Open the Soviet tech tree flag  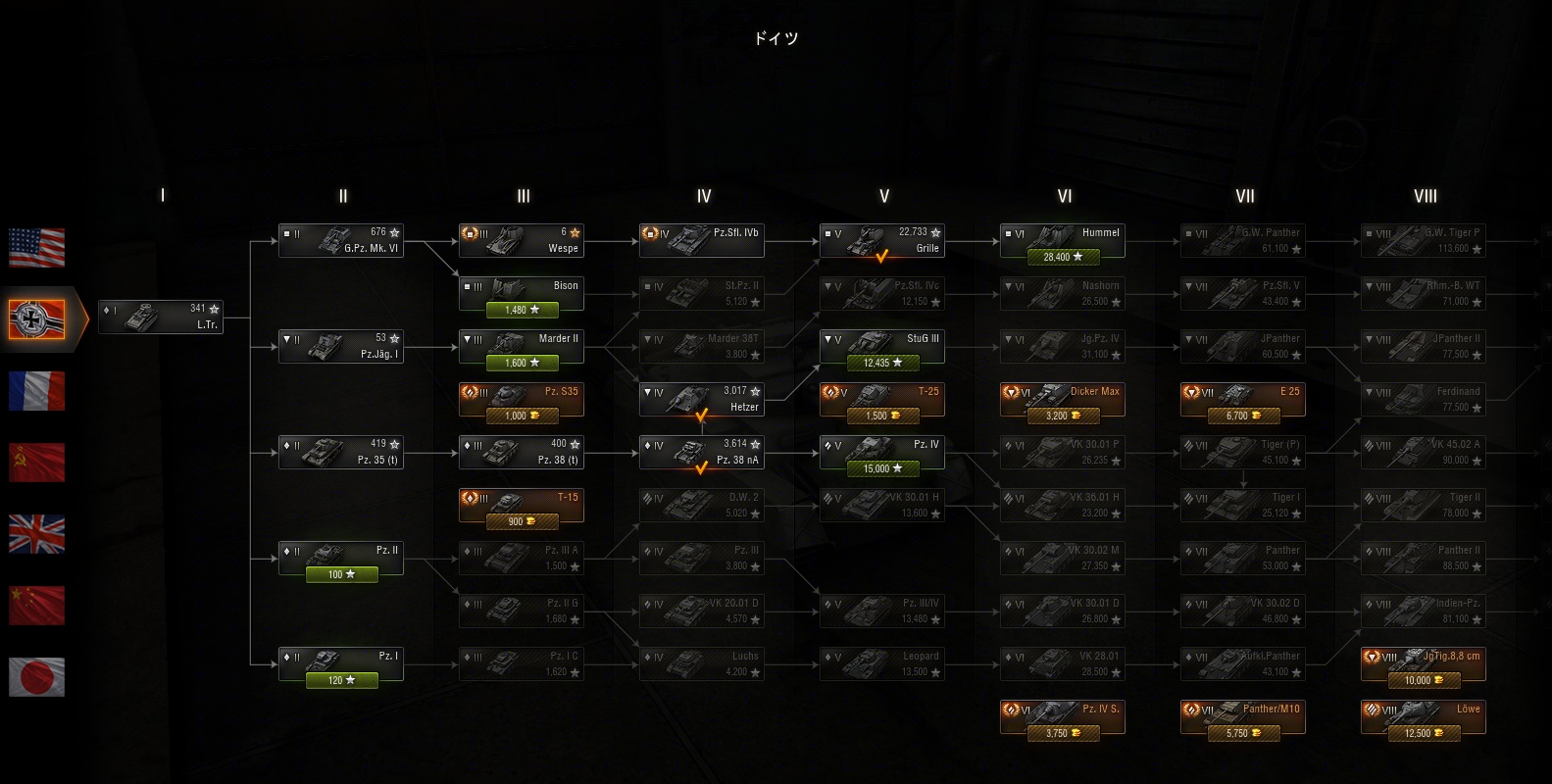37,463
